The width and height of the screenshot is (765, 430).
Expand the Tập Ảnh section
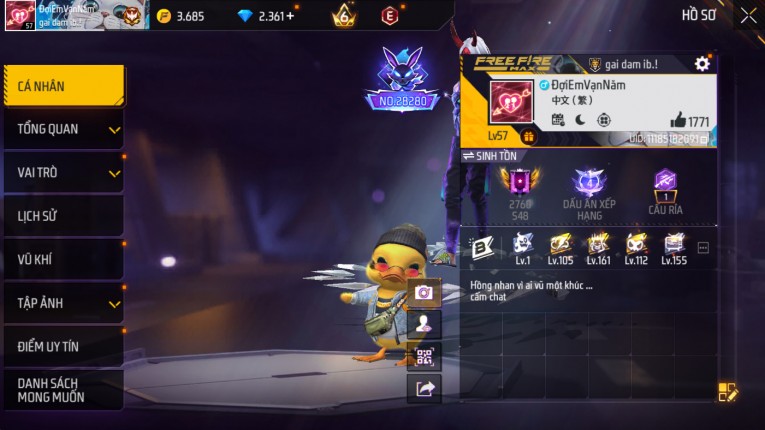point(63,303)
